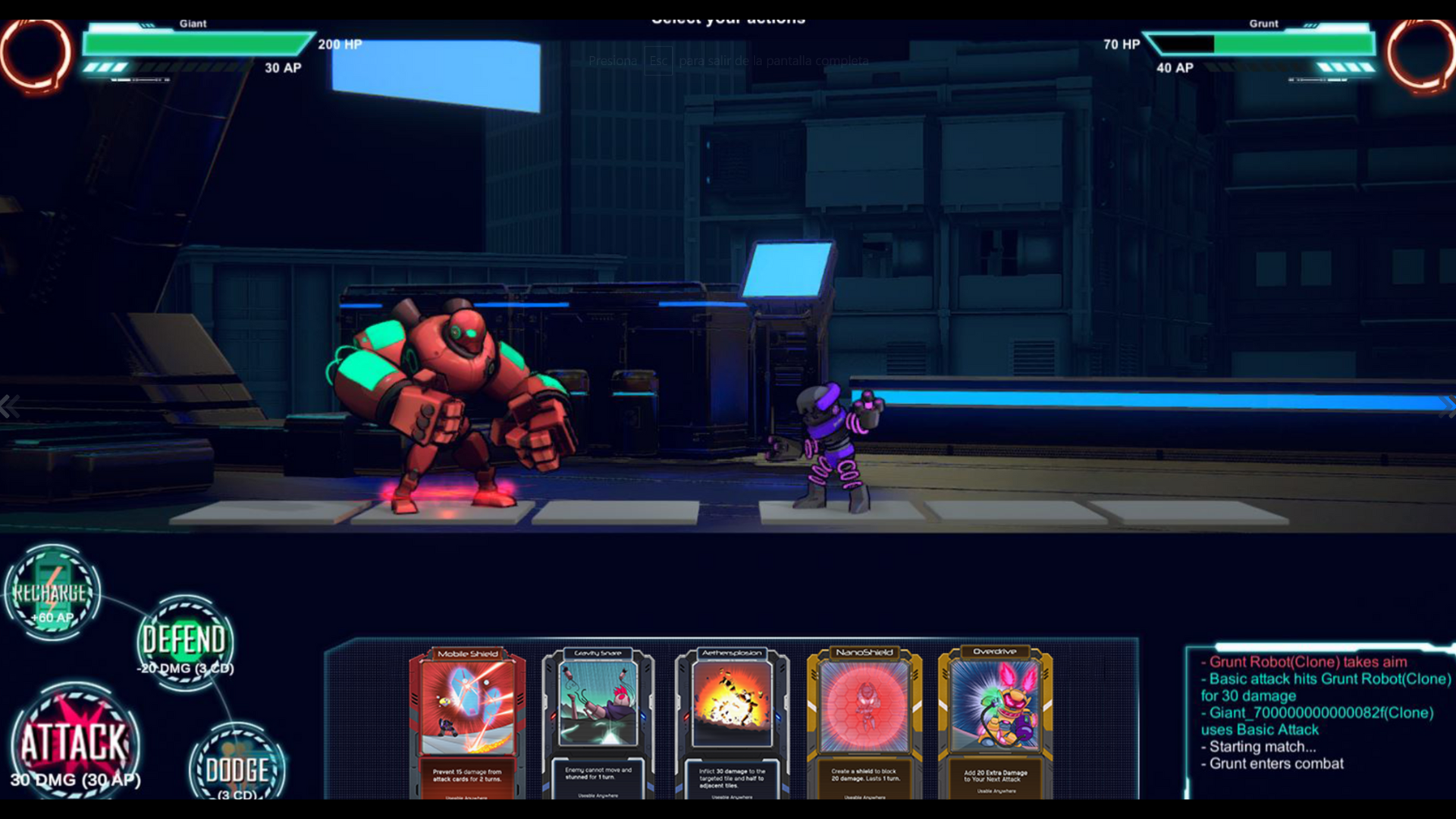Screen dimensions: 1456x819
Task: Activate the Recharge +60 AP action
Action: (52, 592)
